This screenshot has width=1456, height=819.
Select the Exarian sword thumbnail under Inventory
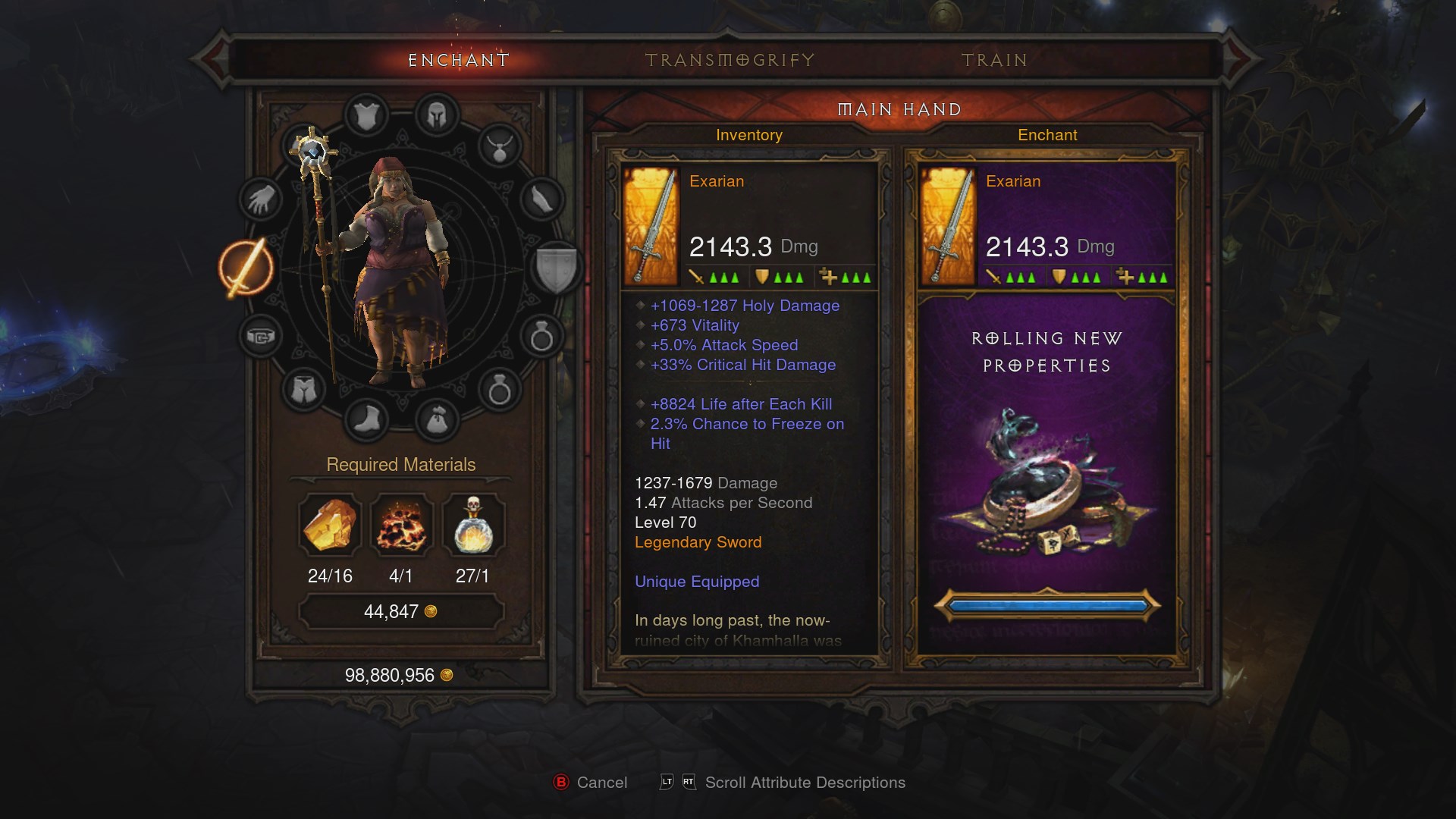[650, 226]
